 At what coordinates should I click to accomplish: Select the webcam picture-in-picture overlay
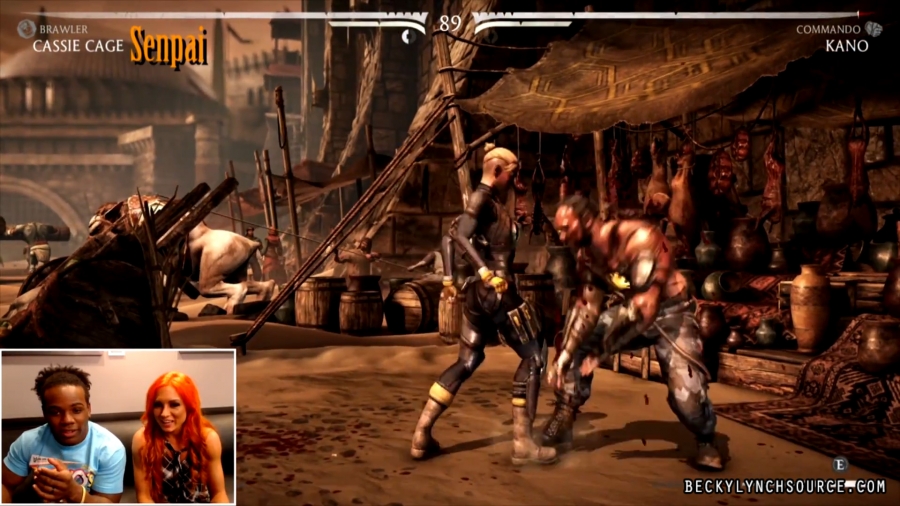coord(118,426)
